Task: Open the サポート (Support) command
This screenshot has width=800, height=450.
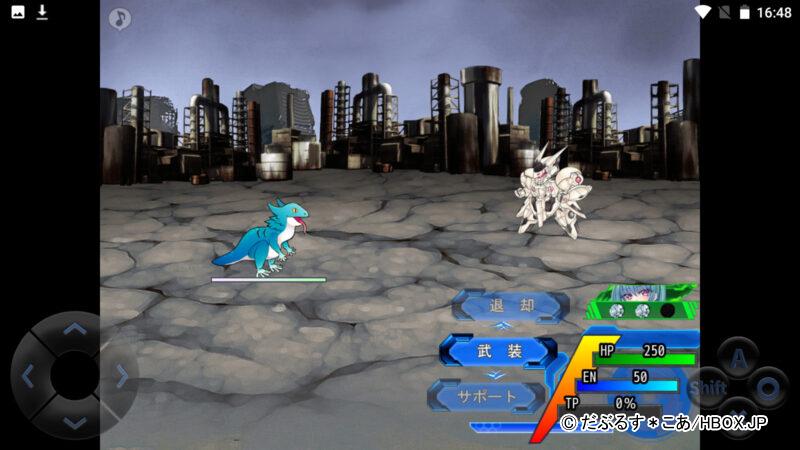Action: pos(487,396)
